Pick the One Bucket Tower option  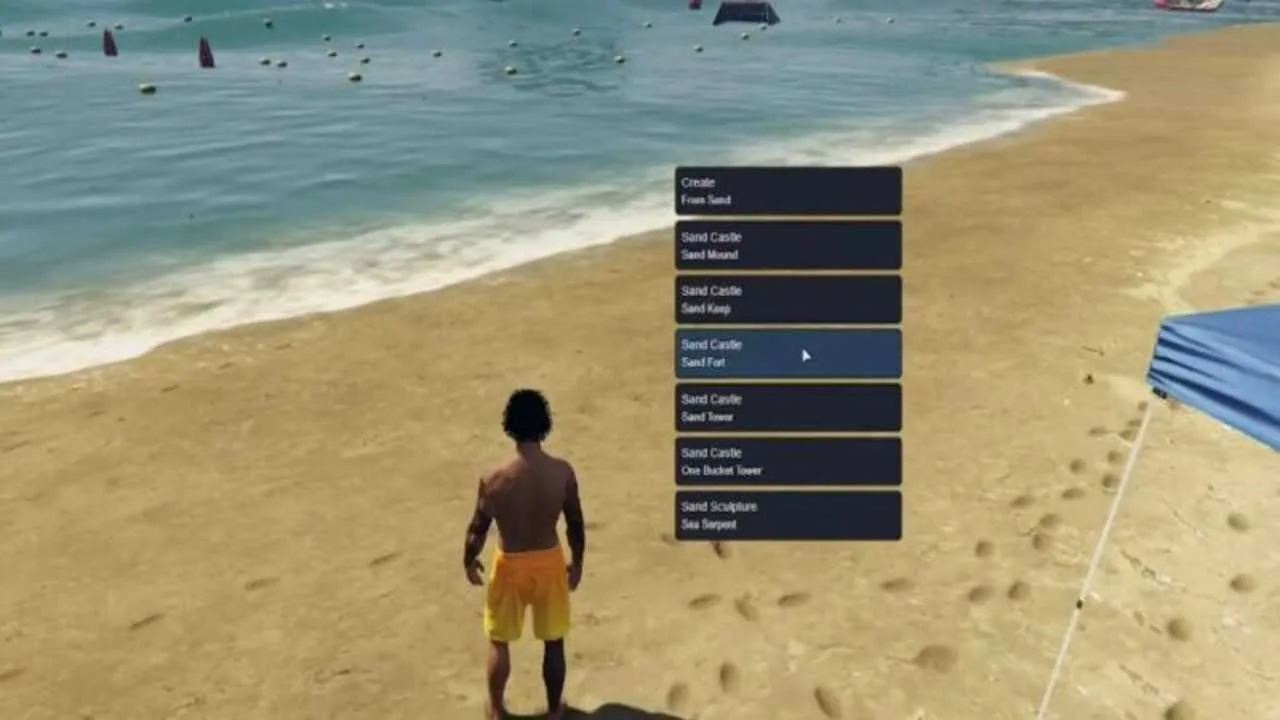787,461
